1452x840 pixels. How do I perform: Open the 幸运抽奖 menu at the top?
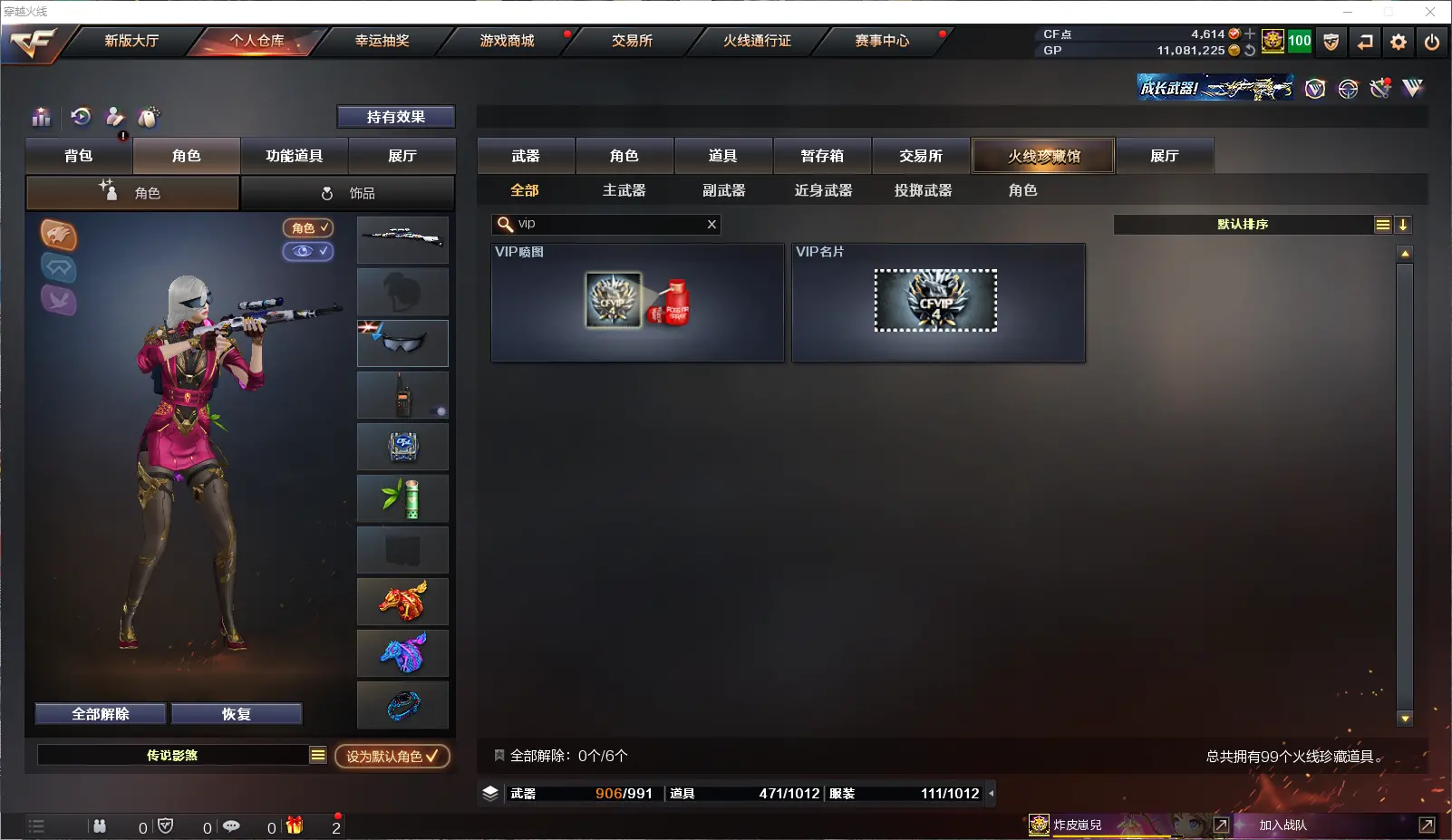coord(384,41)
